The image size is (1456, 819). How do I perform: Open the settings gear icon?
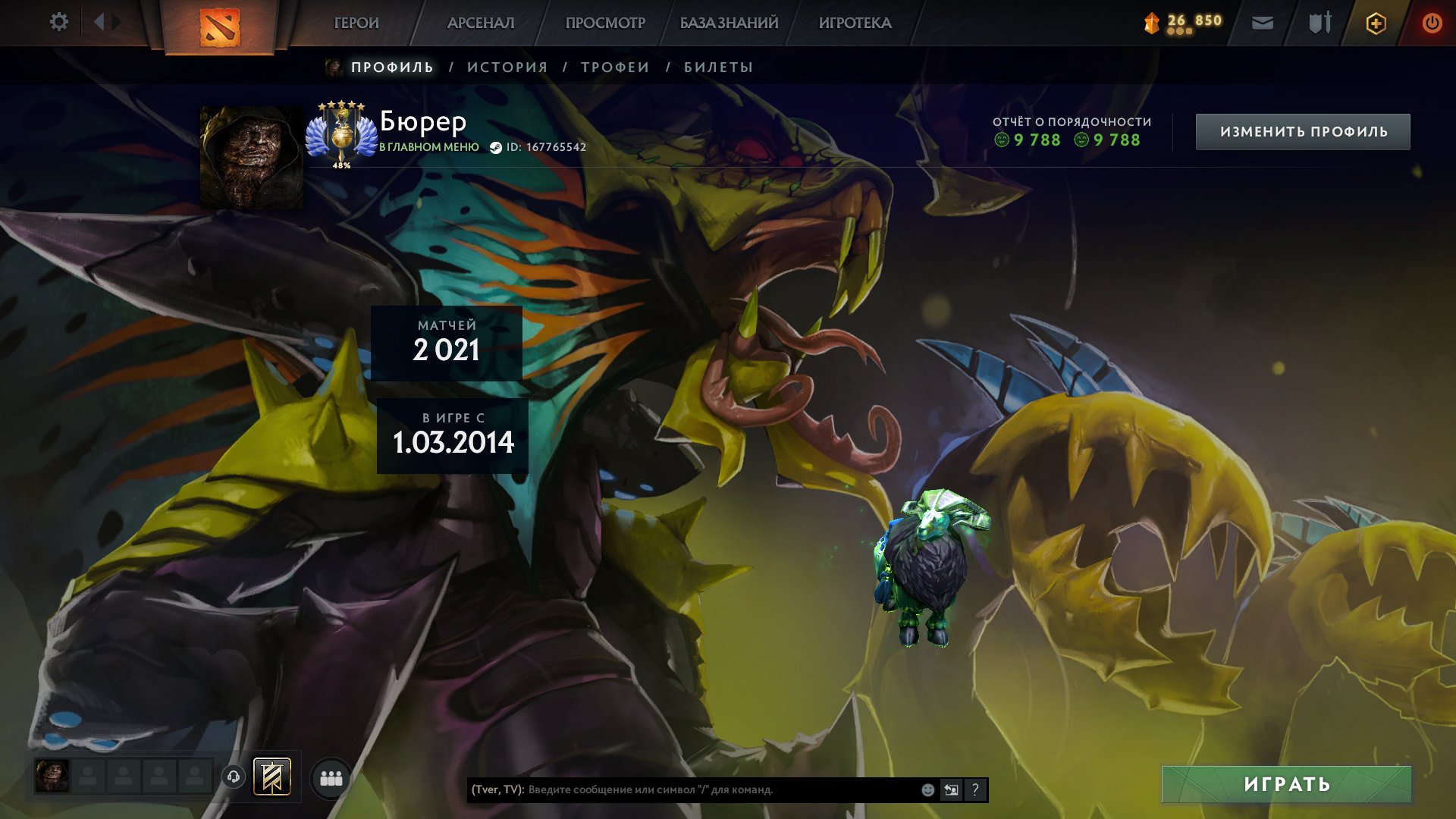pos(58,22)
